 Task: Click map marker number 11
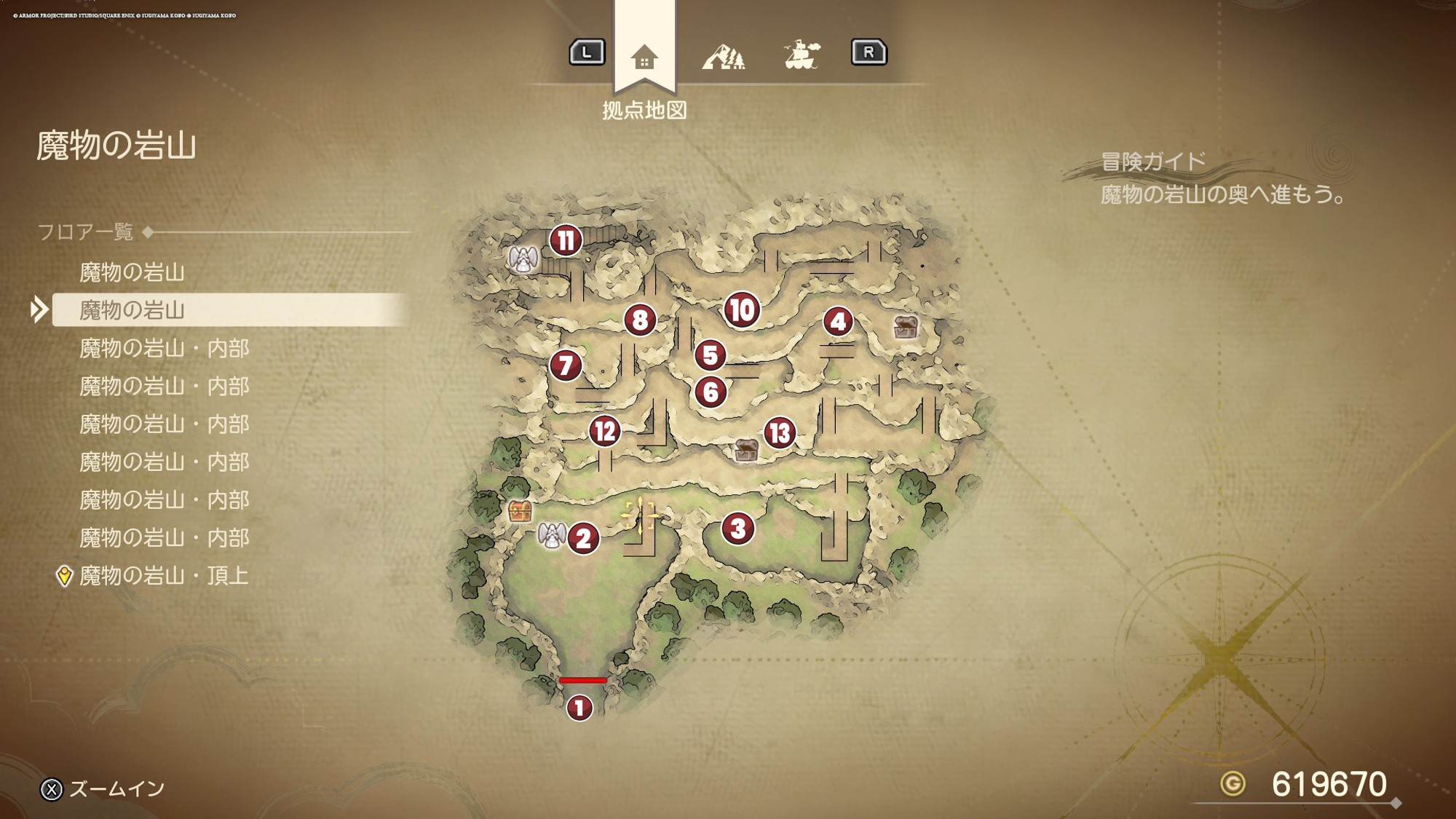coord(566,240)
